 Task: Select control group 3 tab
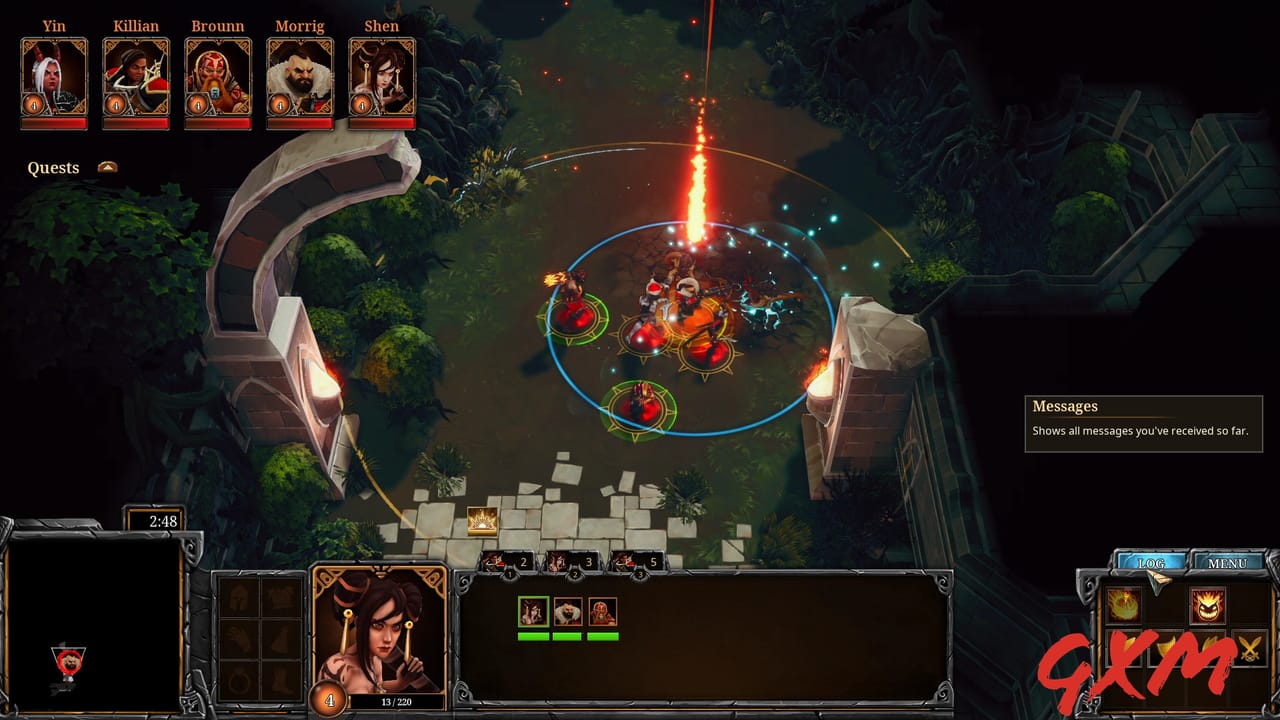638,563
